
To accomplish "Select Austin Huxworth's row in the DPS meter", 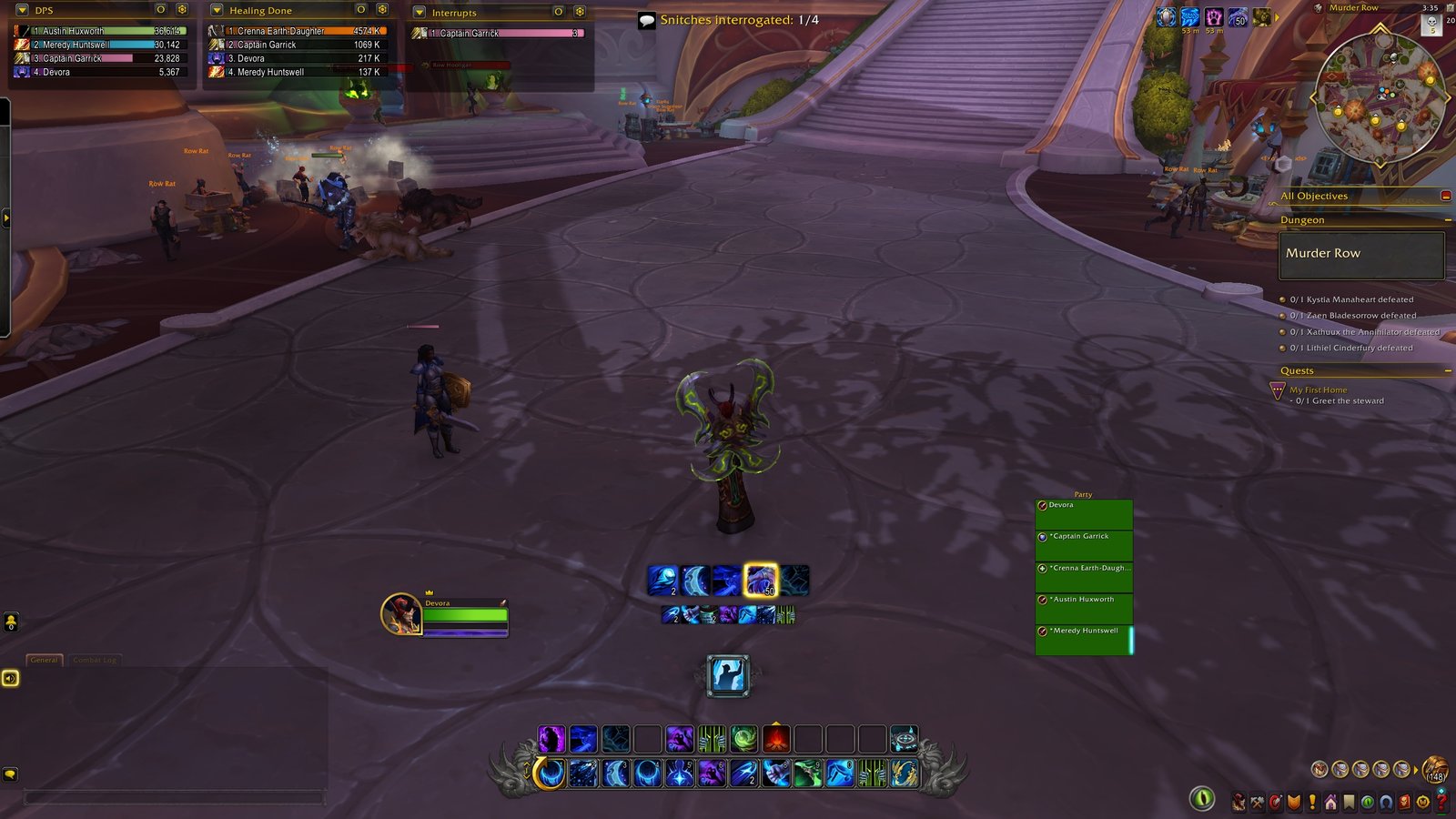I will [x=100, y=31].
